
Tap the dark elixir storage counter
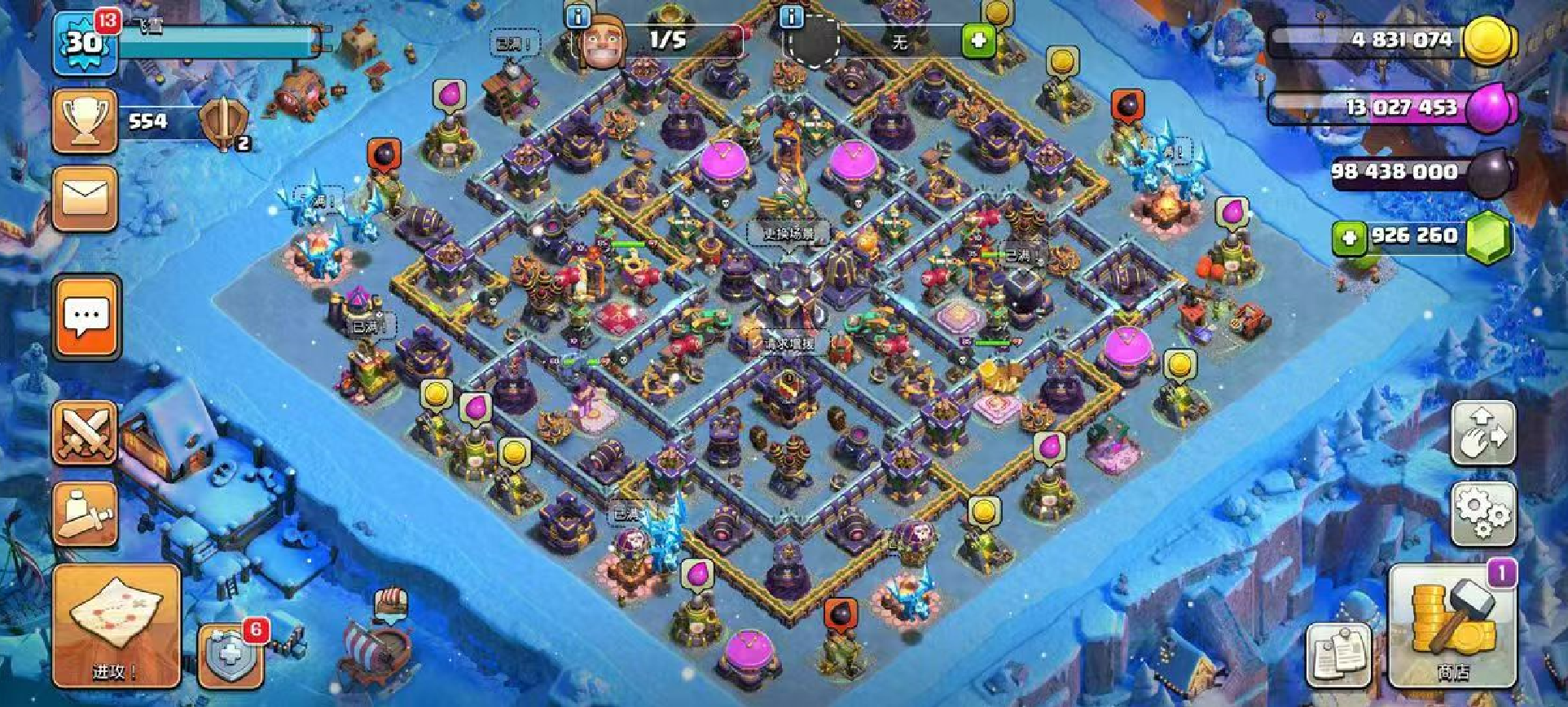pyautogui.click(x=1417, y=172)
